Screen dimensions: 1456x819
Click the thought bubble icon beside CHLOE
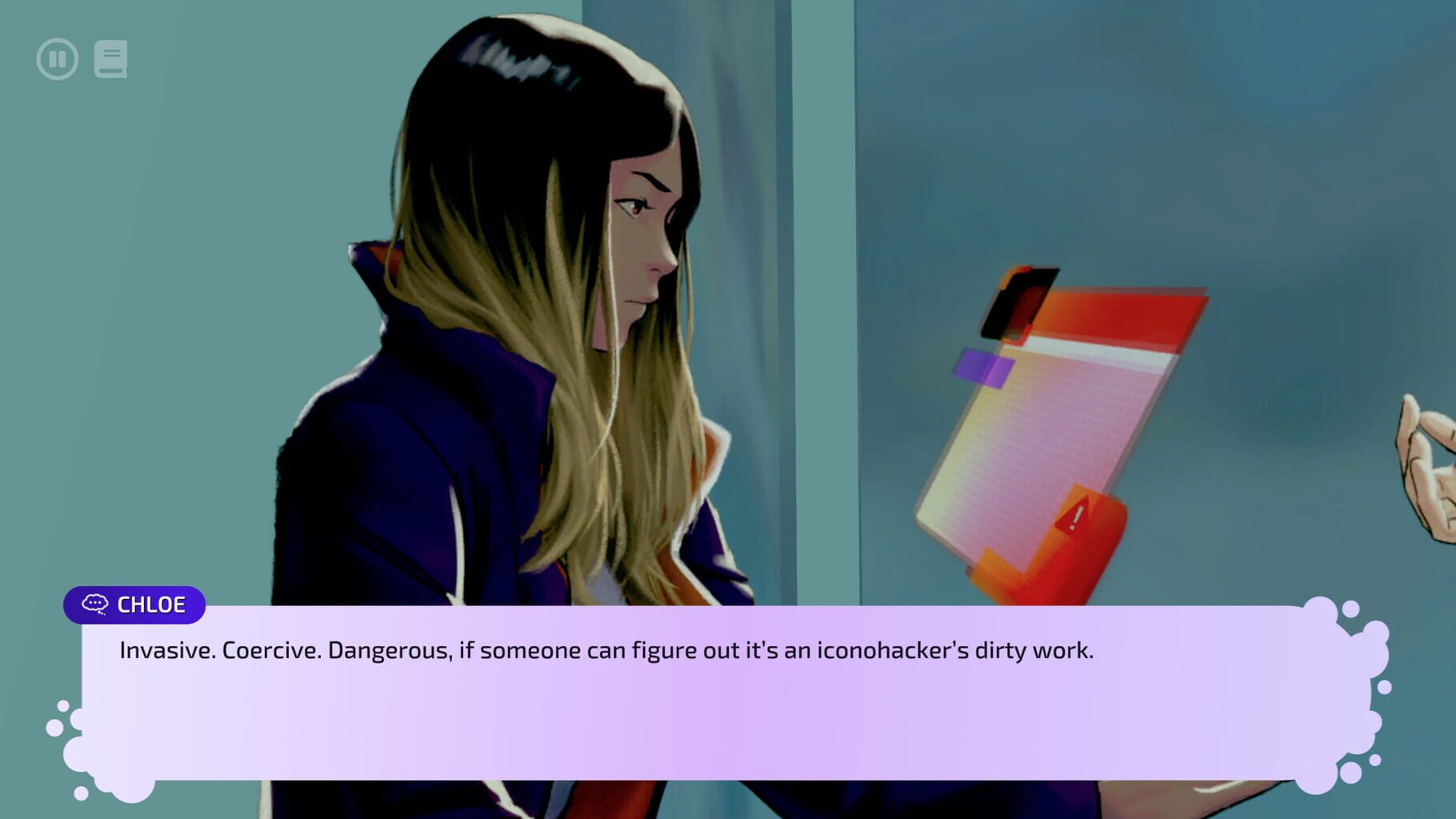coord(96,605)
